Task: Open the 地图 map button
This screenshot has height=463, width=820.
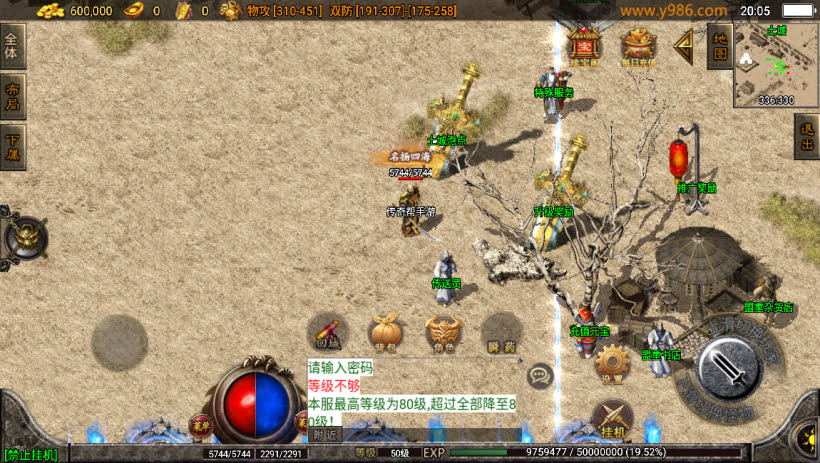Action: coord(718,45)
